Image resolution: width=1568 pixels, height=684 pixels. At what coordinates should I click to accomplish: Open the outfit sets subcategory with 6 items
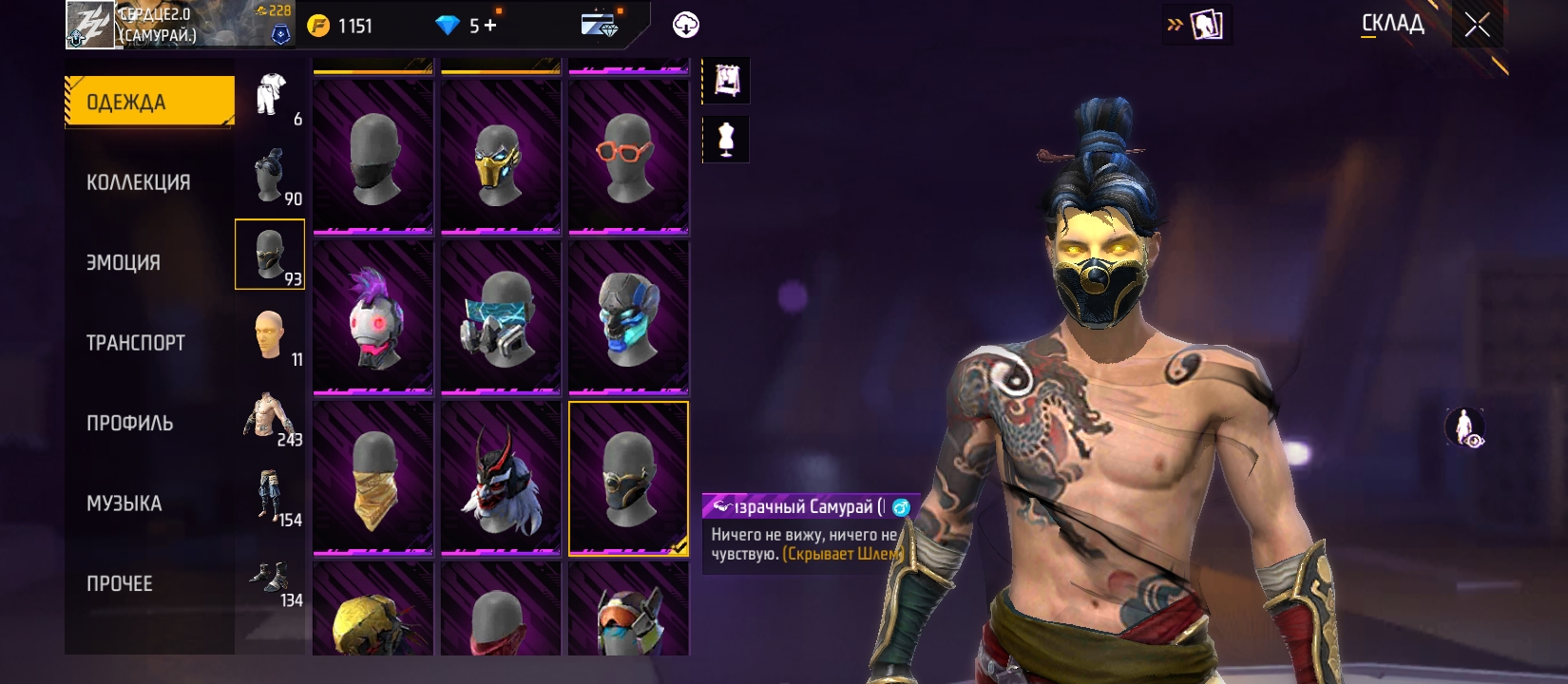pos(271,95)
